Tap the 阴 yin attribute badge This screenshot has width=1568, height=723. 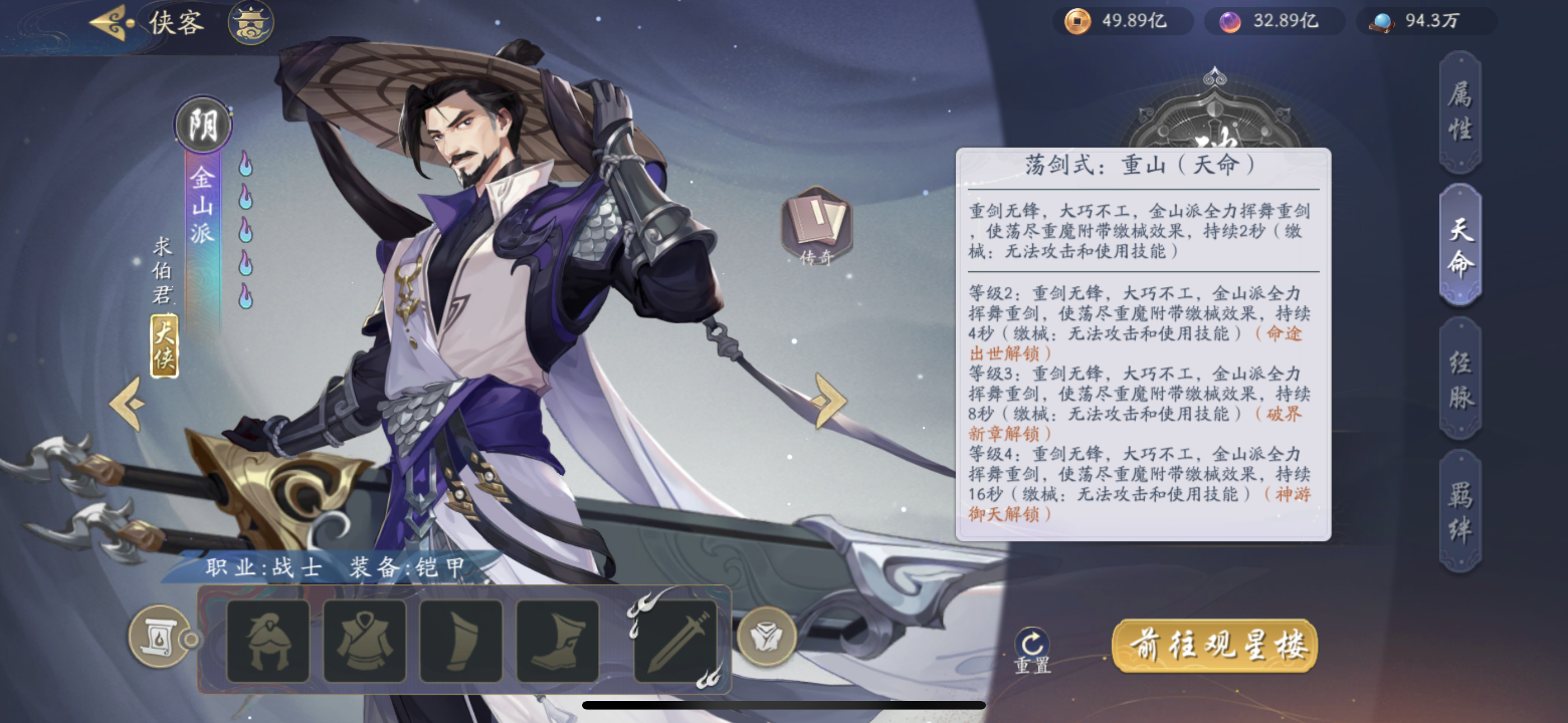[204, 126]
